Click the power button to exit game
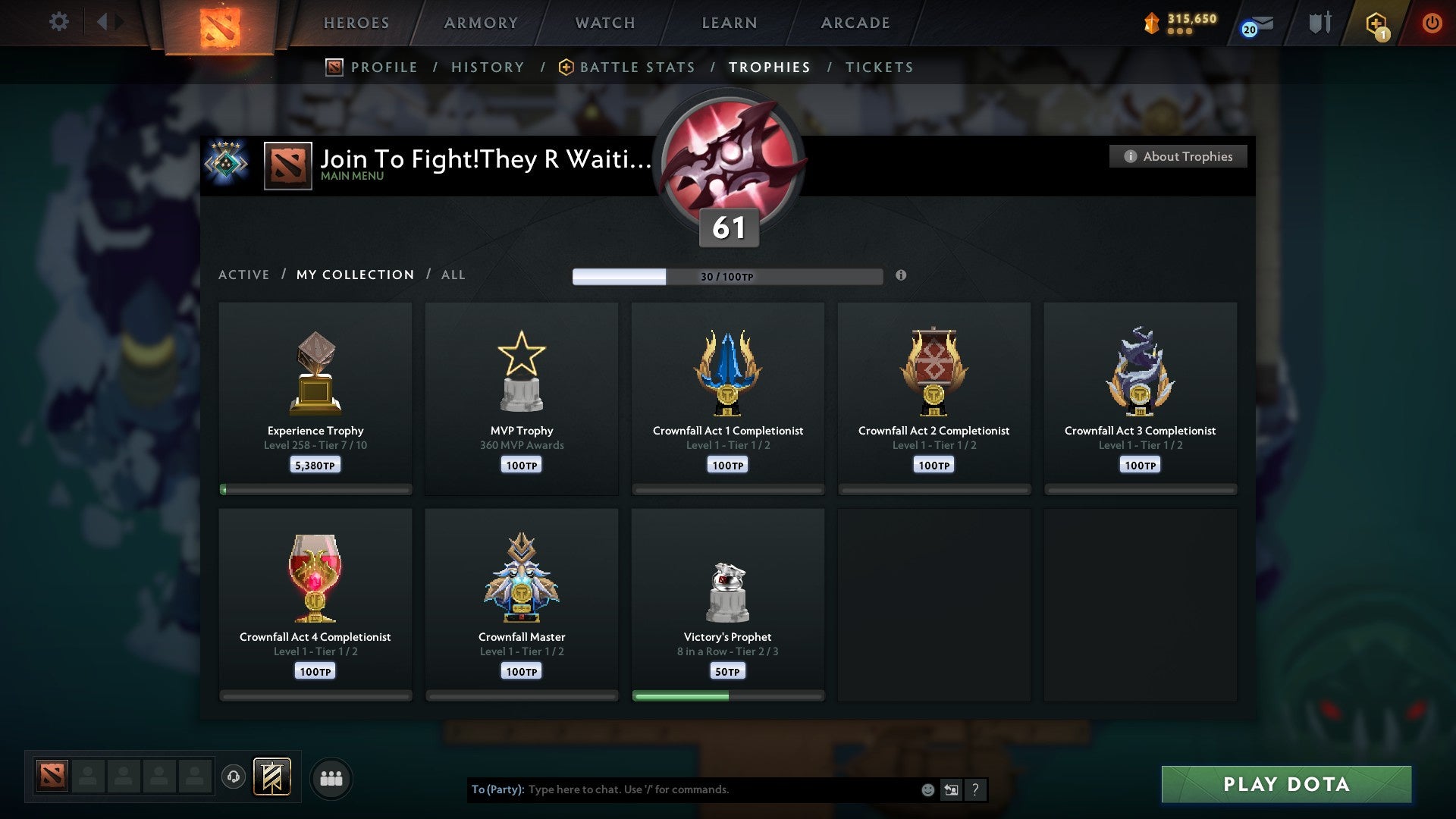This screenshot has width=1456, height=819. point(1432,22)
